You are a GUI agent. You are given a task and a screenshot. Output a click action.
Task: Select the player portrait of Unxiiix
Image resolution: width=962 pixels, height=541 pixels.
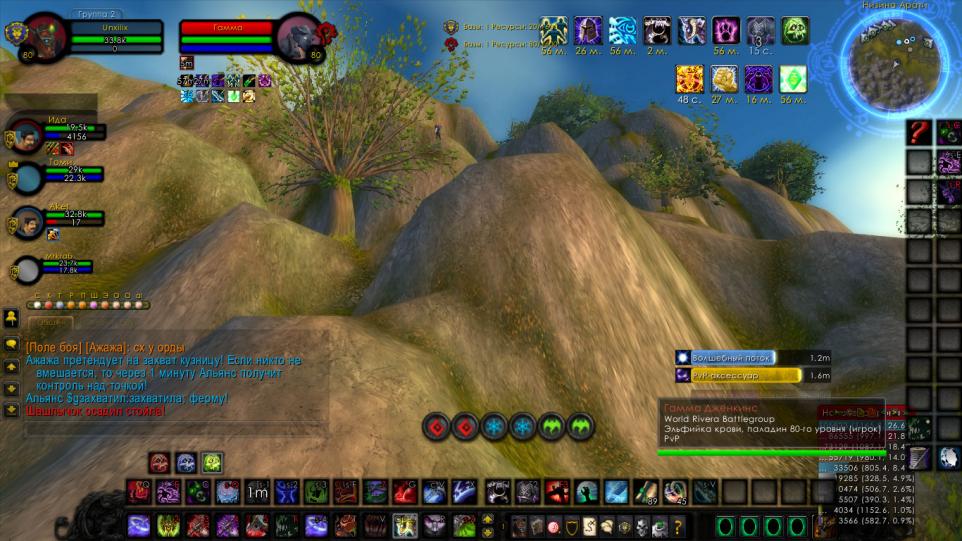(x=46, y=36)
